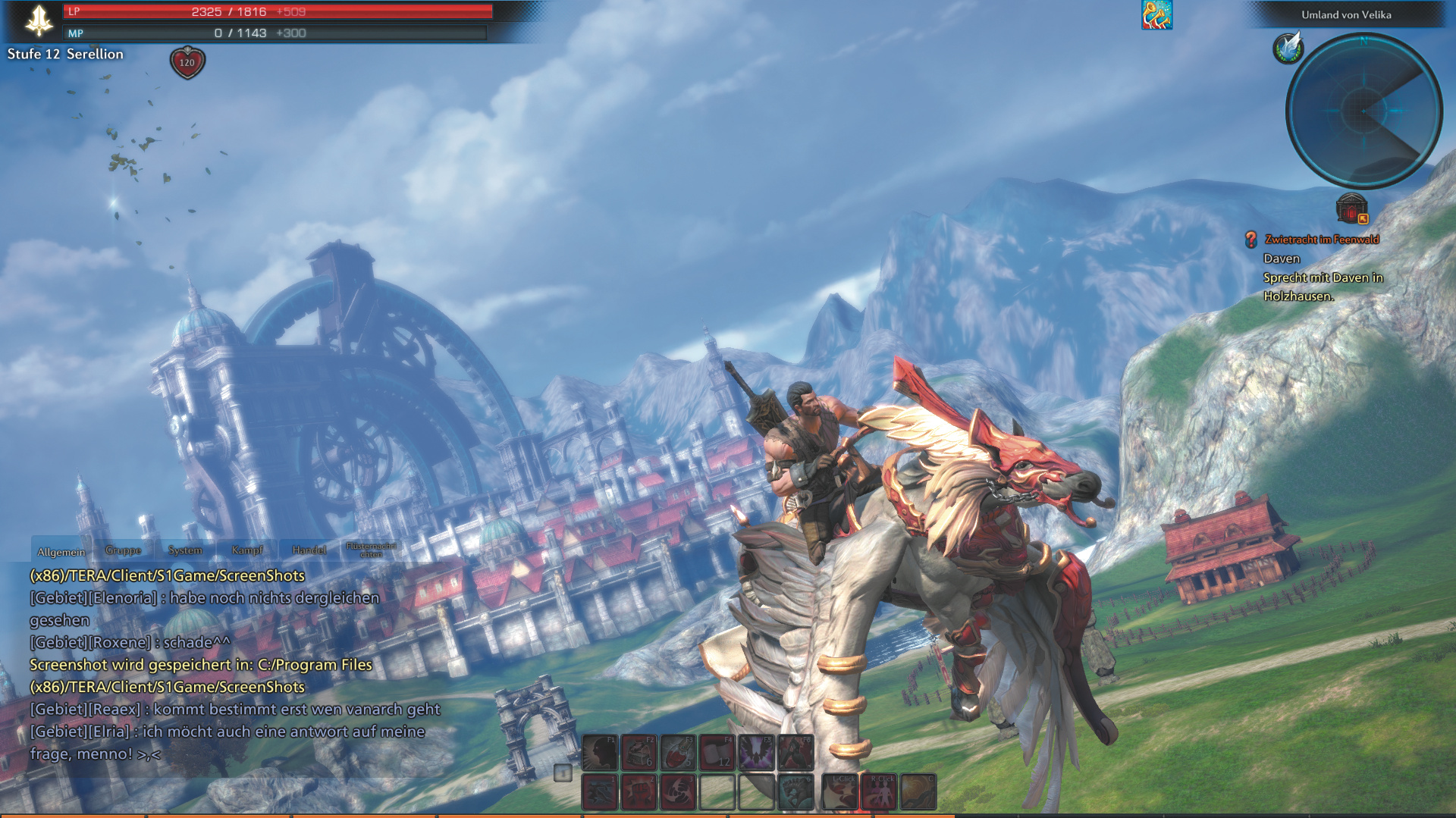Click the circular radar minimap

(1363, 111)
